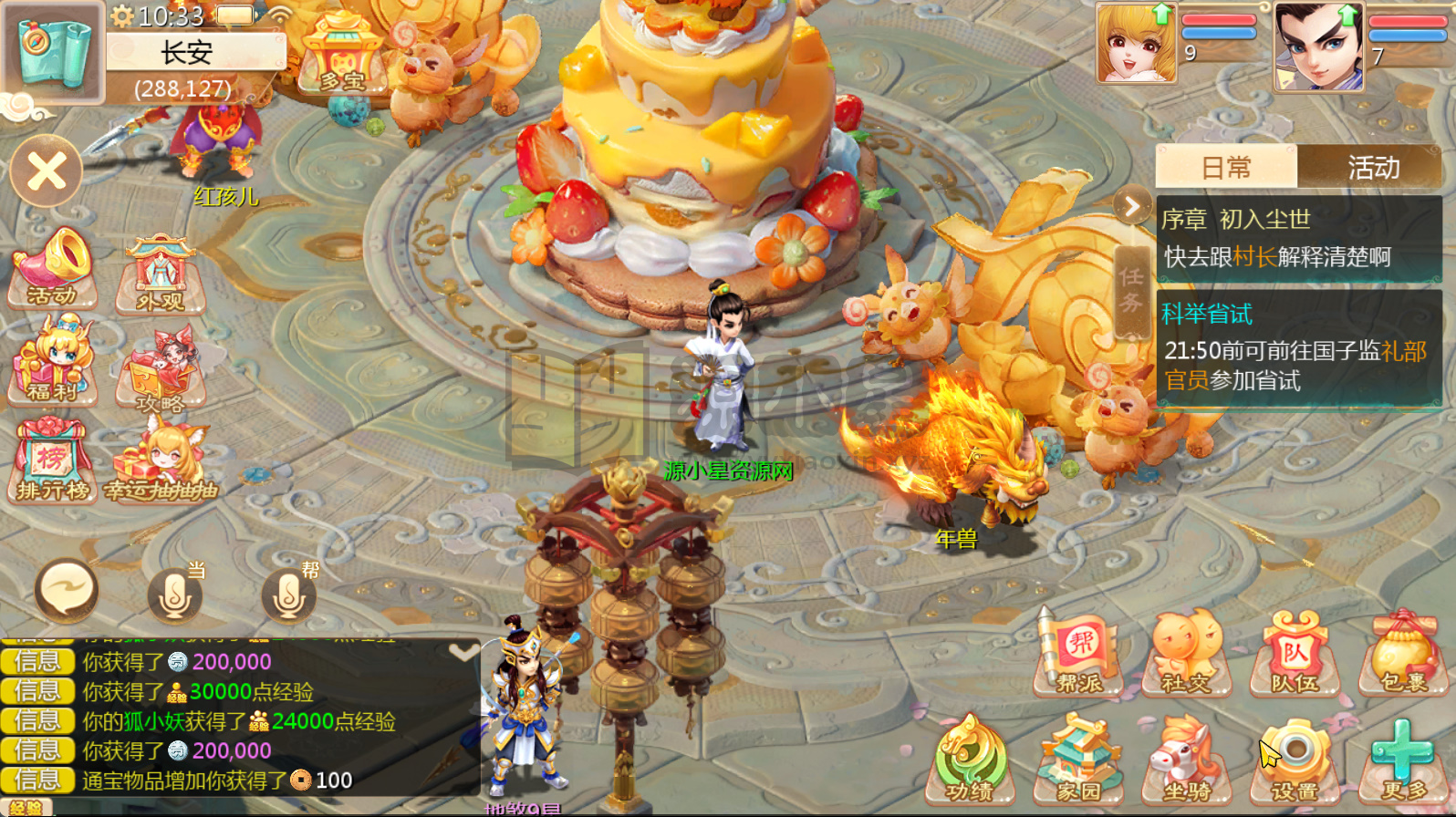The width and height of the screenshot is (1456, 817).
Task: Close the left menu with X button
Action: pyautogui.click(x=47, y=171)
